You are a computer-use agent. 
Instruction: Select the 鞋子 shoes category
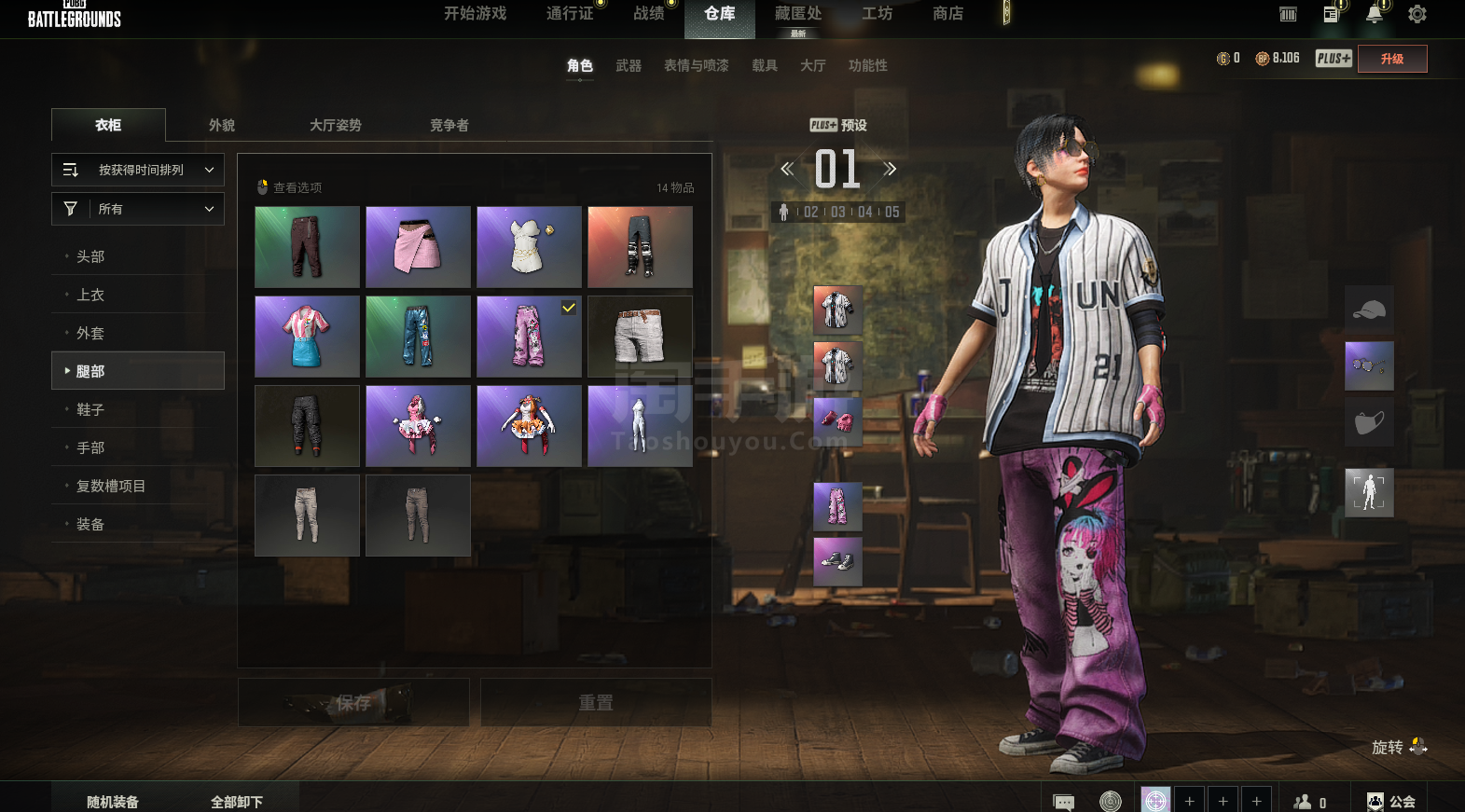90,409
